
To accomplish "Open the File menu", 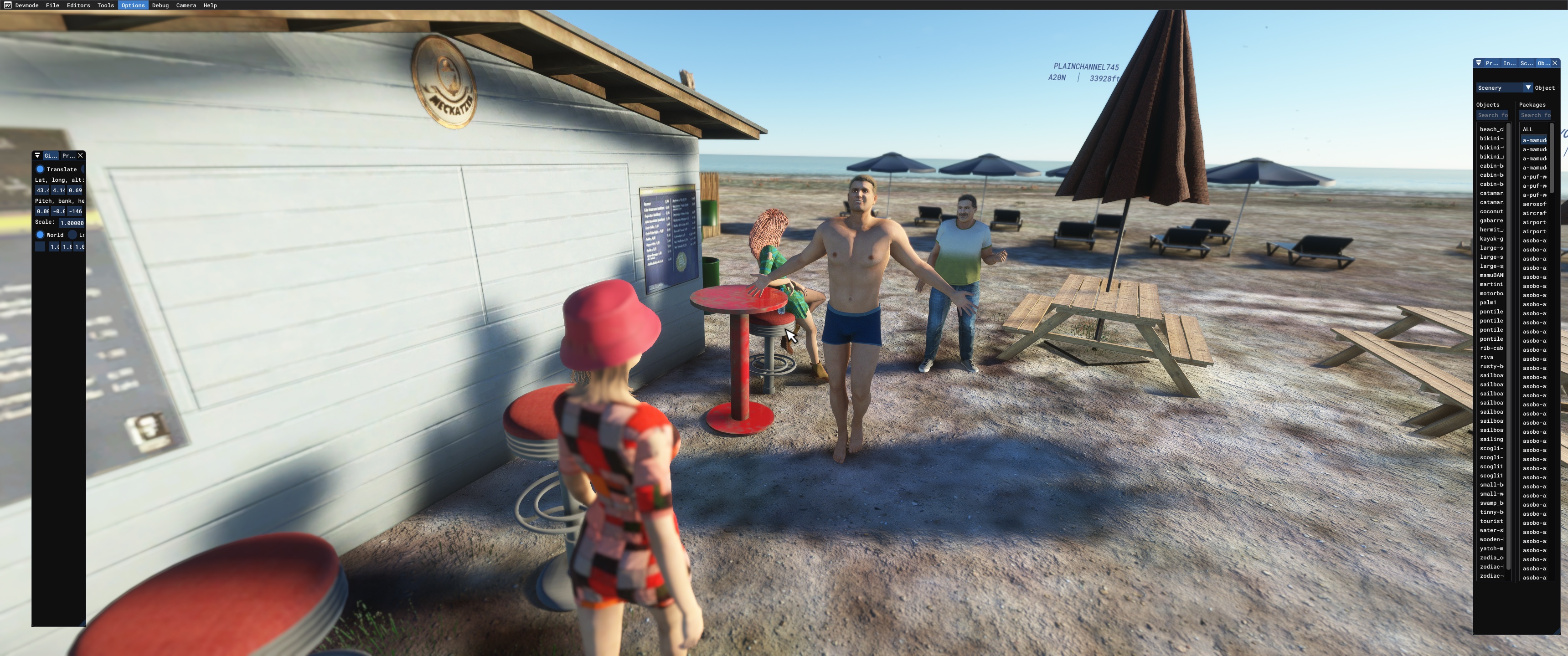I will (x=52, y=5).
